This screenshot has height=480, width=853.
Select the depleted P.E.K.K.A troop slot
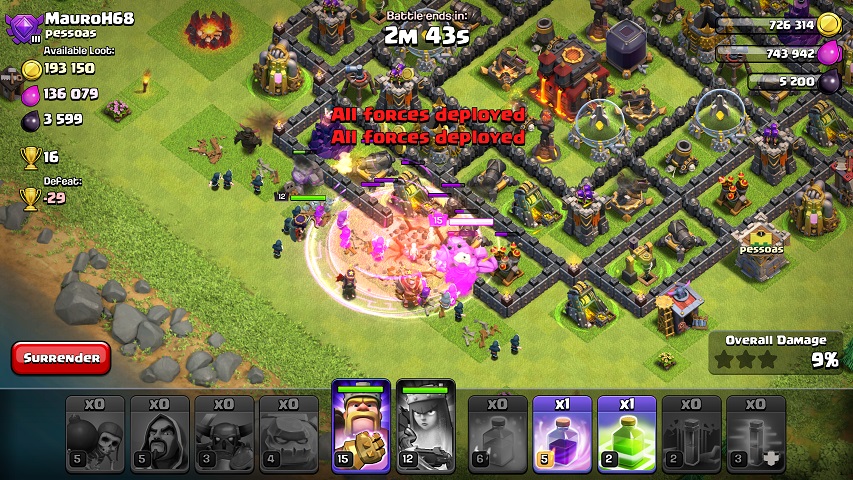(x=225, y=434)
